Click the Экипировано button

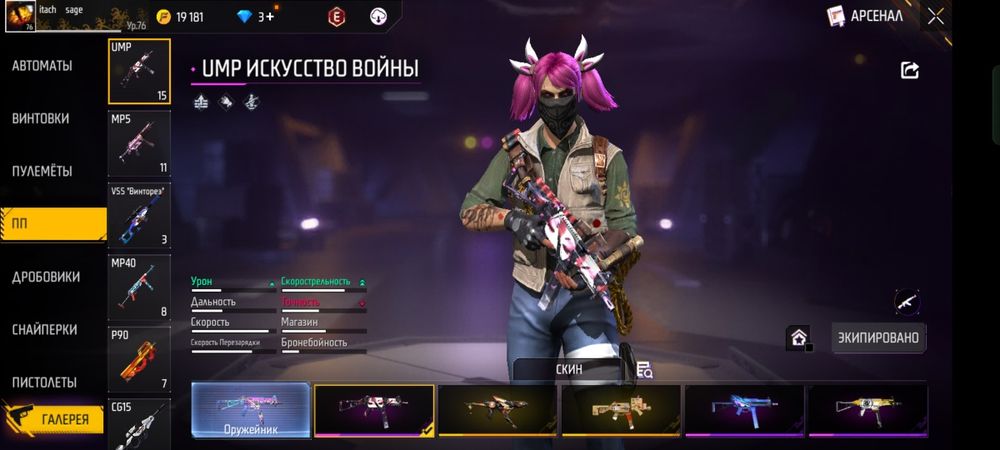(879, 338)
